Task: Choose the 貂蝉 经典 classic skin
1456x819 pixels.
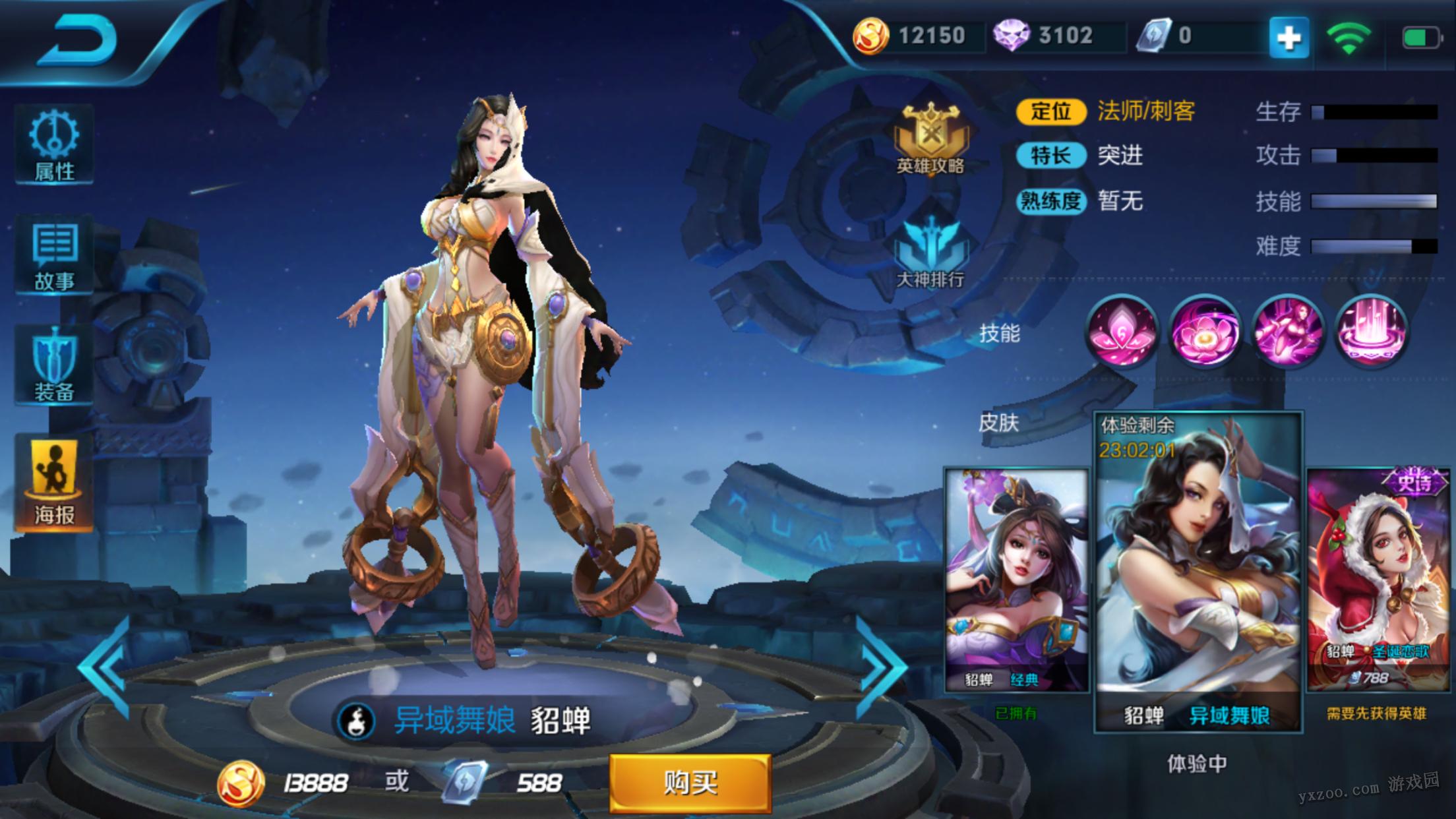Action: [1016, 580]
